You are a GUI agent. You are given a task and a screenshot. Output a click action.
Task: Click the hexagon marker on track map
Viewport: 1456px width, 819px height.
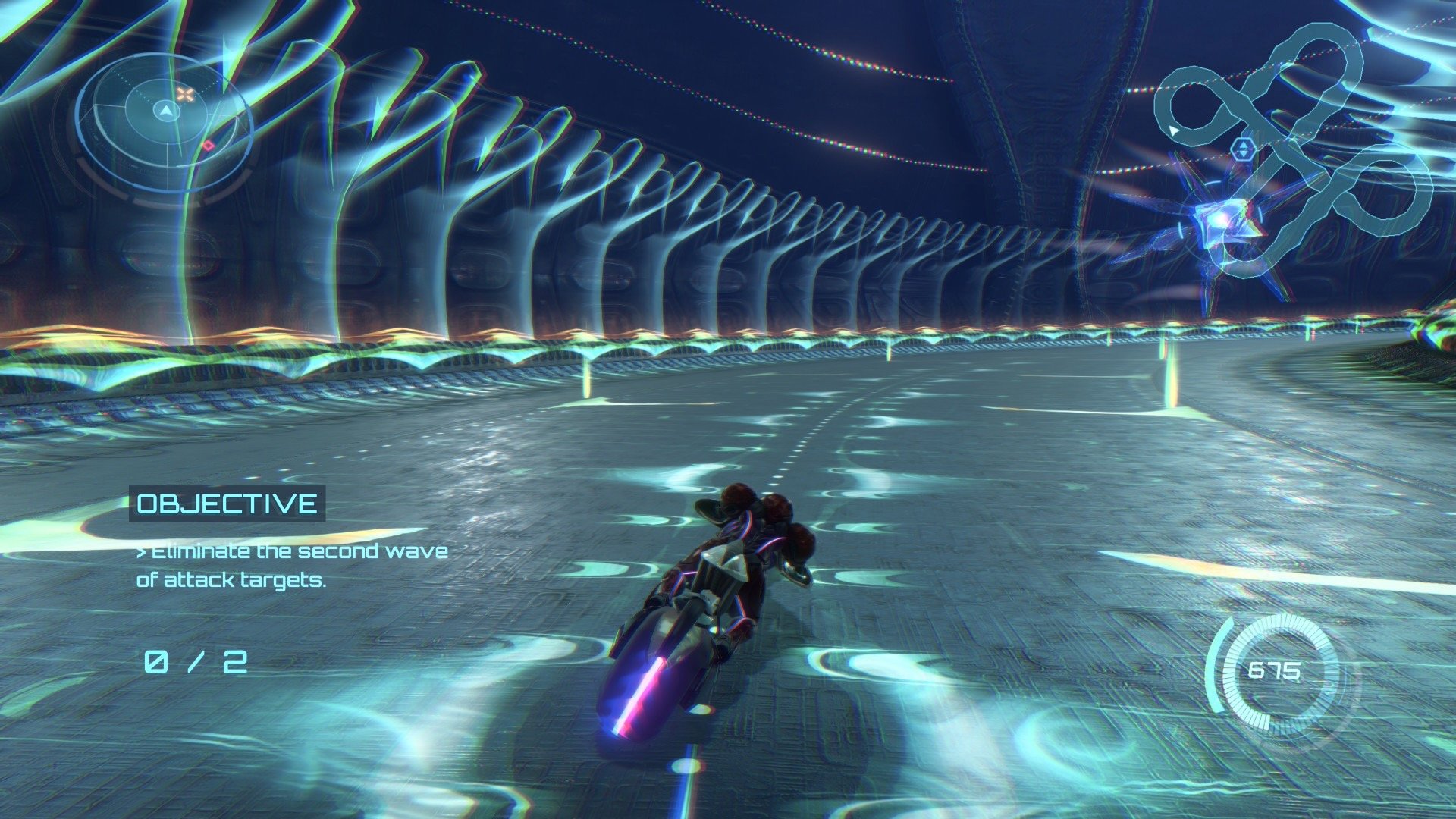tap(1241, 149)
